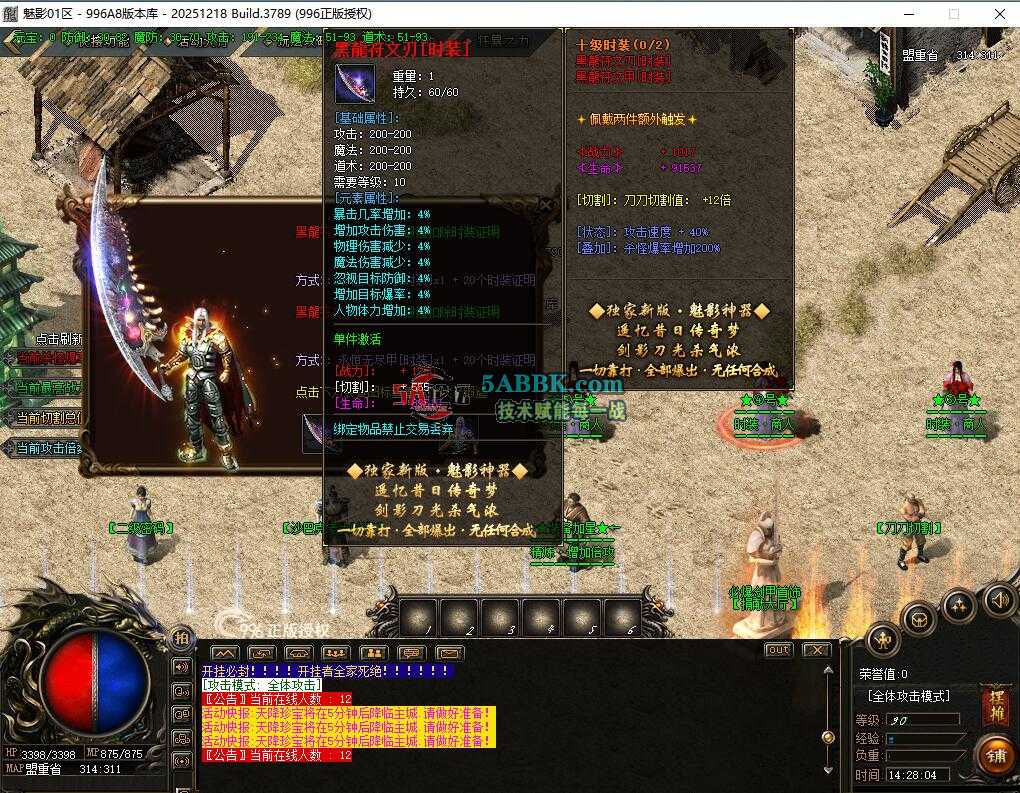Image resolution: width=1020 pixels, height=793 pixels.
Task: Open the skills stars round icon
Action: pos(958,605)
